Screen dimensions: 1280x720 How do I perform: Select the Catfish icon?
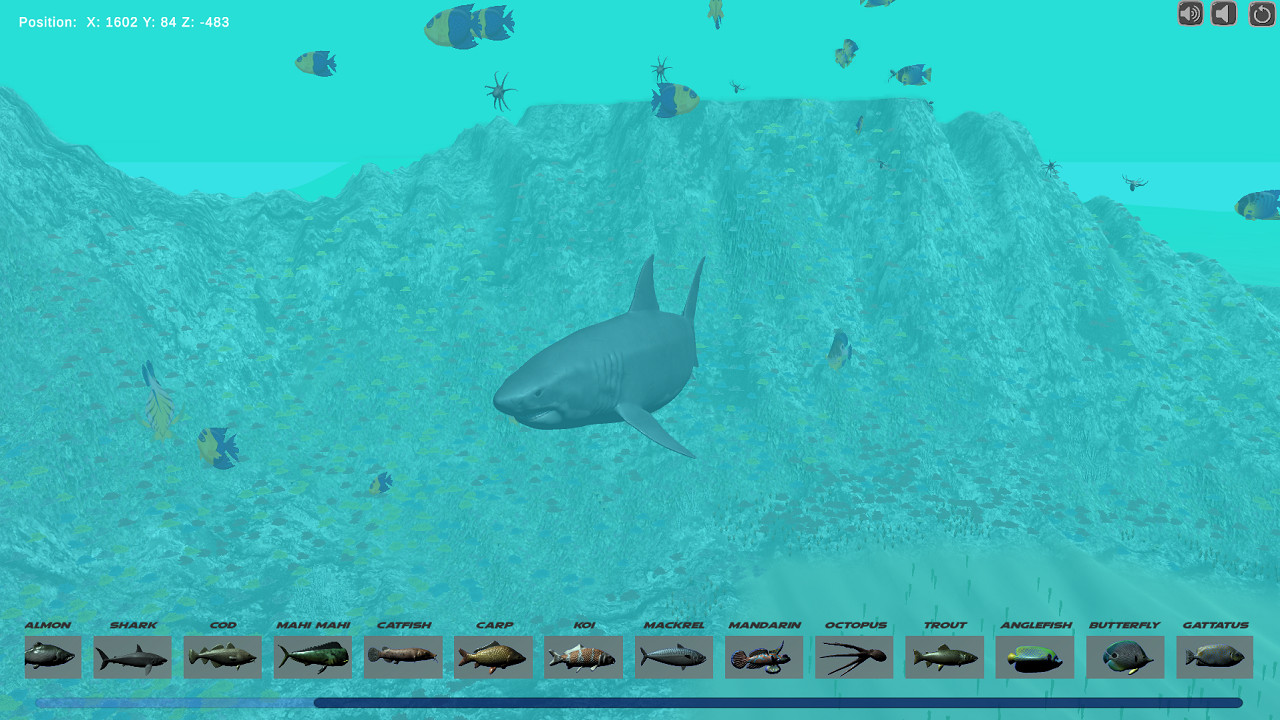[x=402, y=657]
